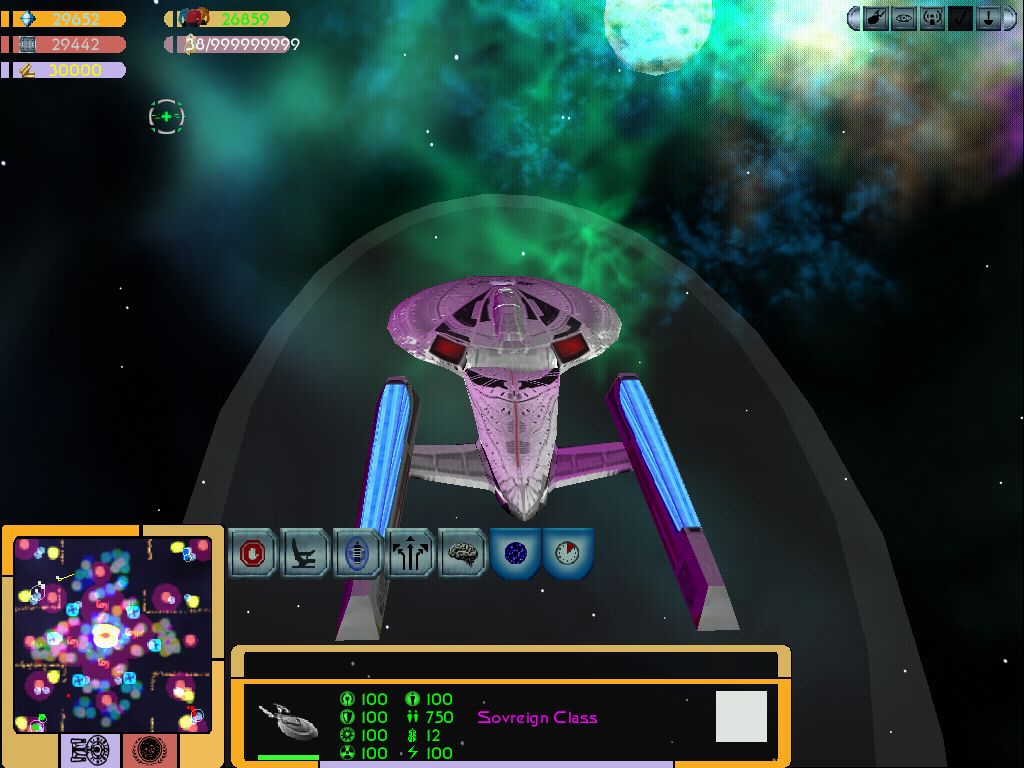Click the white square in info panel
The height and width of the screenshot is (768, 1024).
(x=741, y=716)
